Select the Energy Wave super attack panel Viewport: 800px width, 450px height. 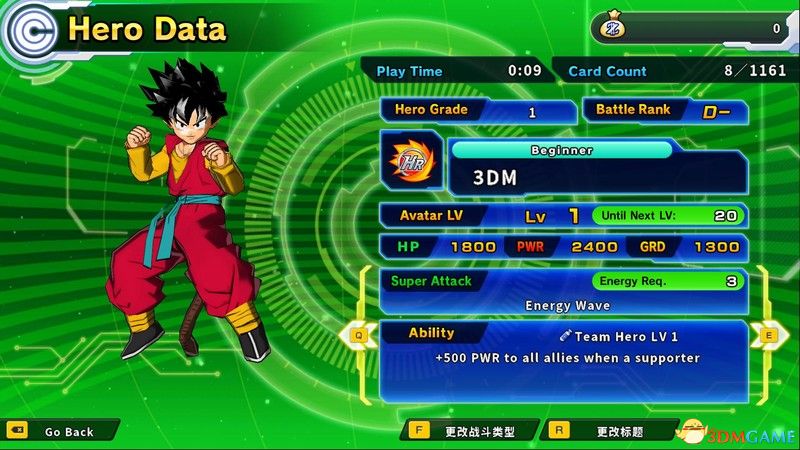[563, 292]
